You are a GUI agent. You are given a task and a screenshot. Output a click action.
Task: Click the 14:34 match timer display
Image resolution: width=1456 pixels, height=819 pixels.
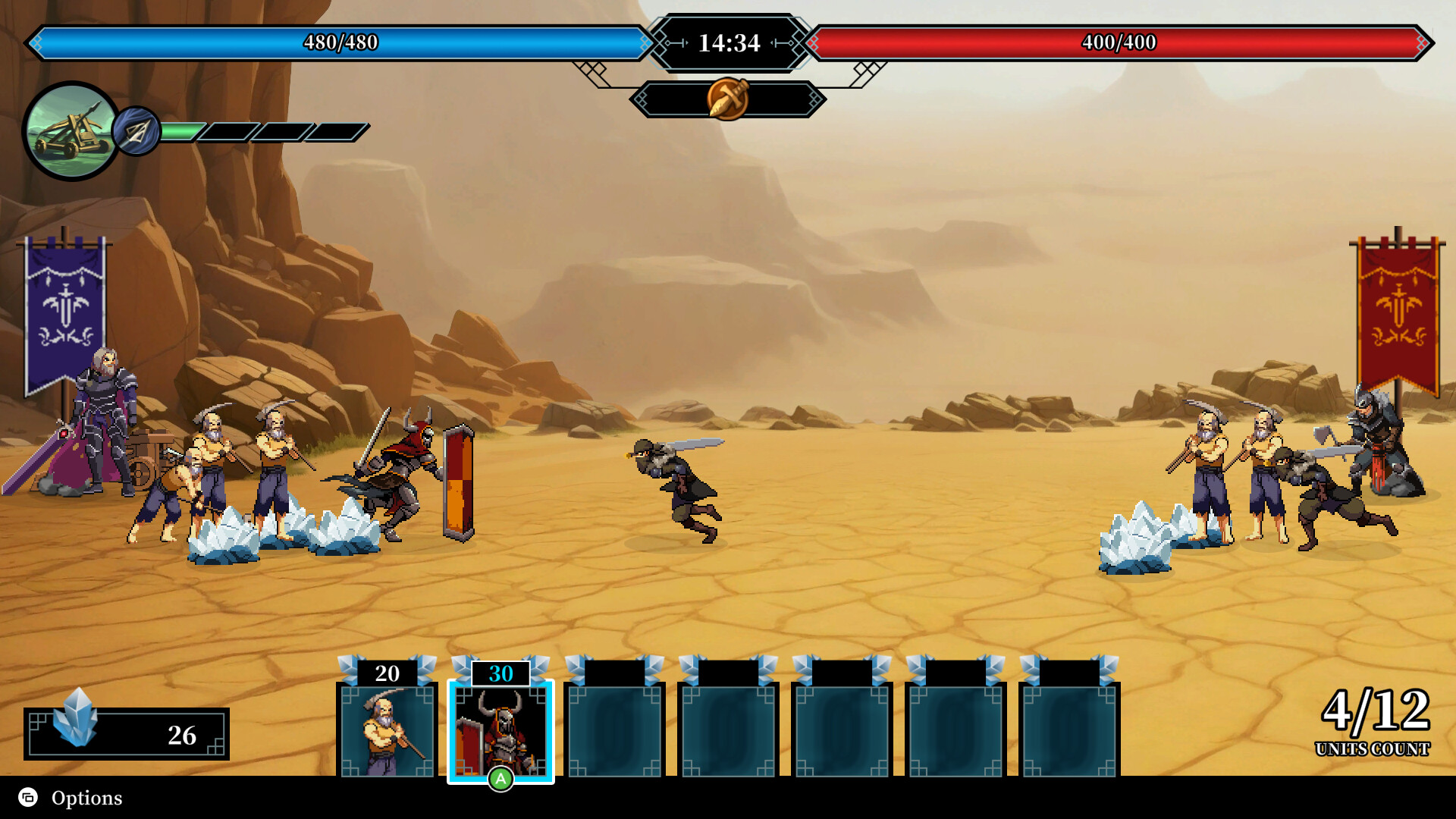727,43
